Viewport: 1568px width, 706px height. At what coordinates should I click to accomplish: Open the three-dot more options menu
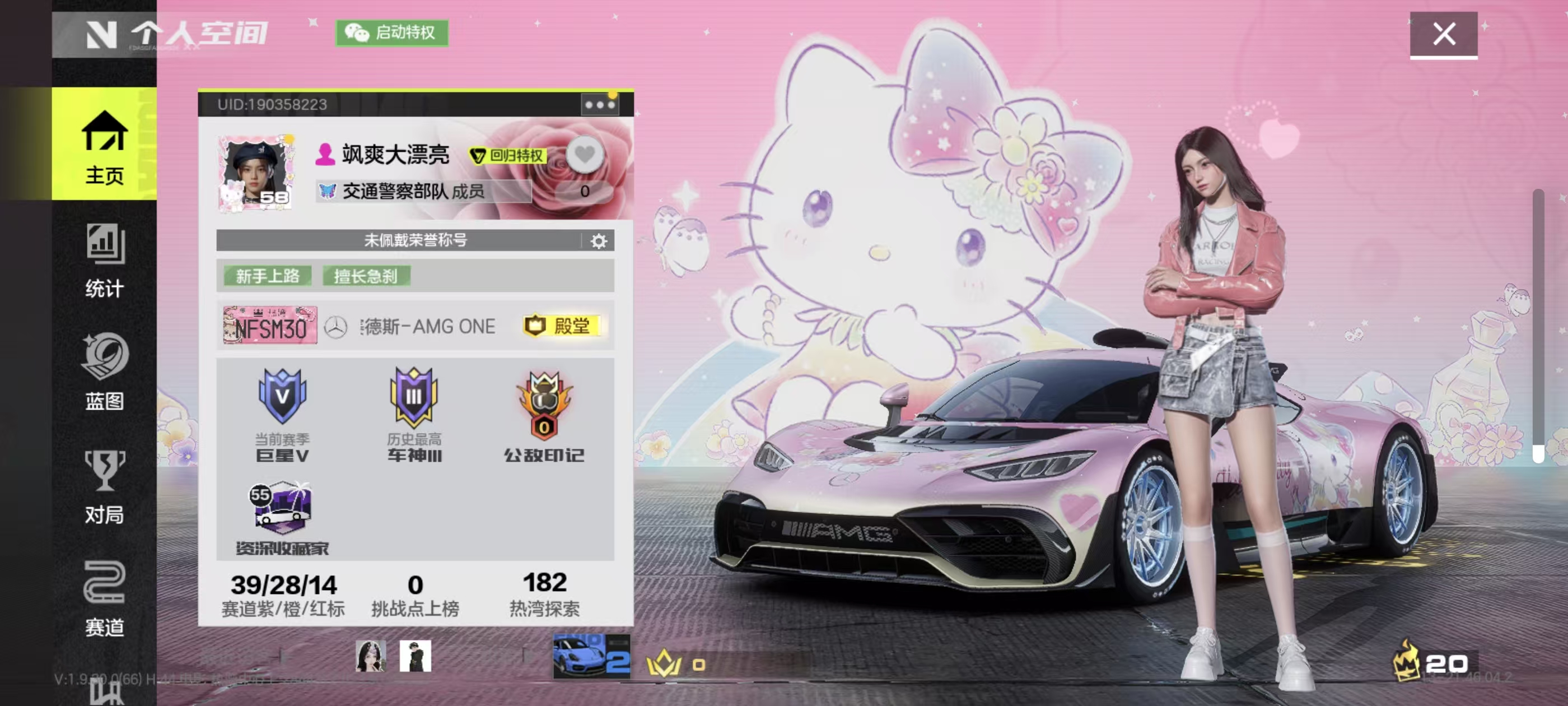(599, 105)
